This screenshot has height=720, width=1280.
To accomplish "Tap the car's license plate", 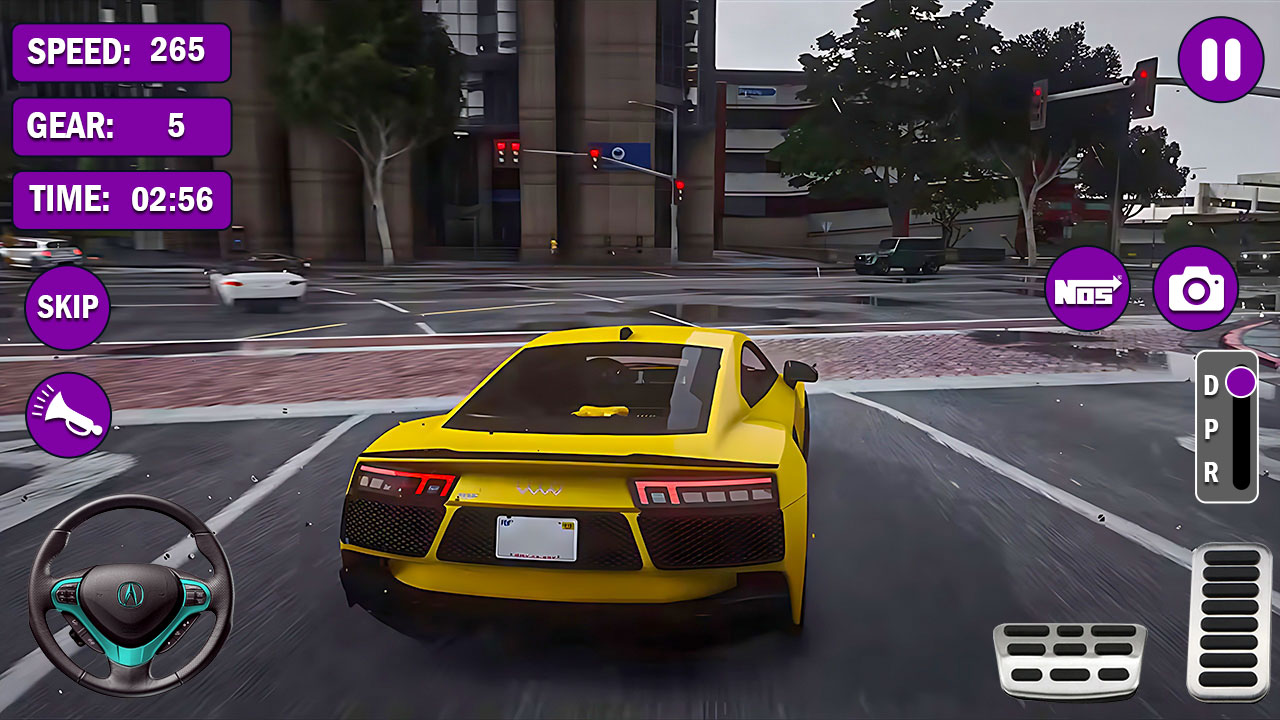I will 536,540.
